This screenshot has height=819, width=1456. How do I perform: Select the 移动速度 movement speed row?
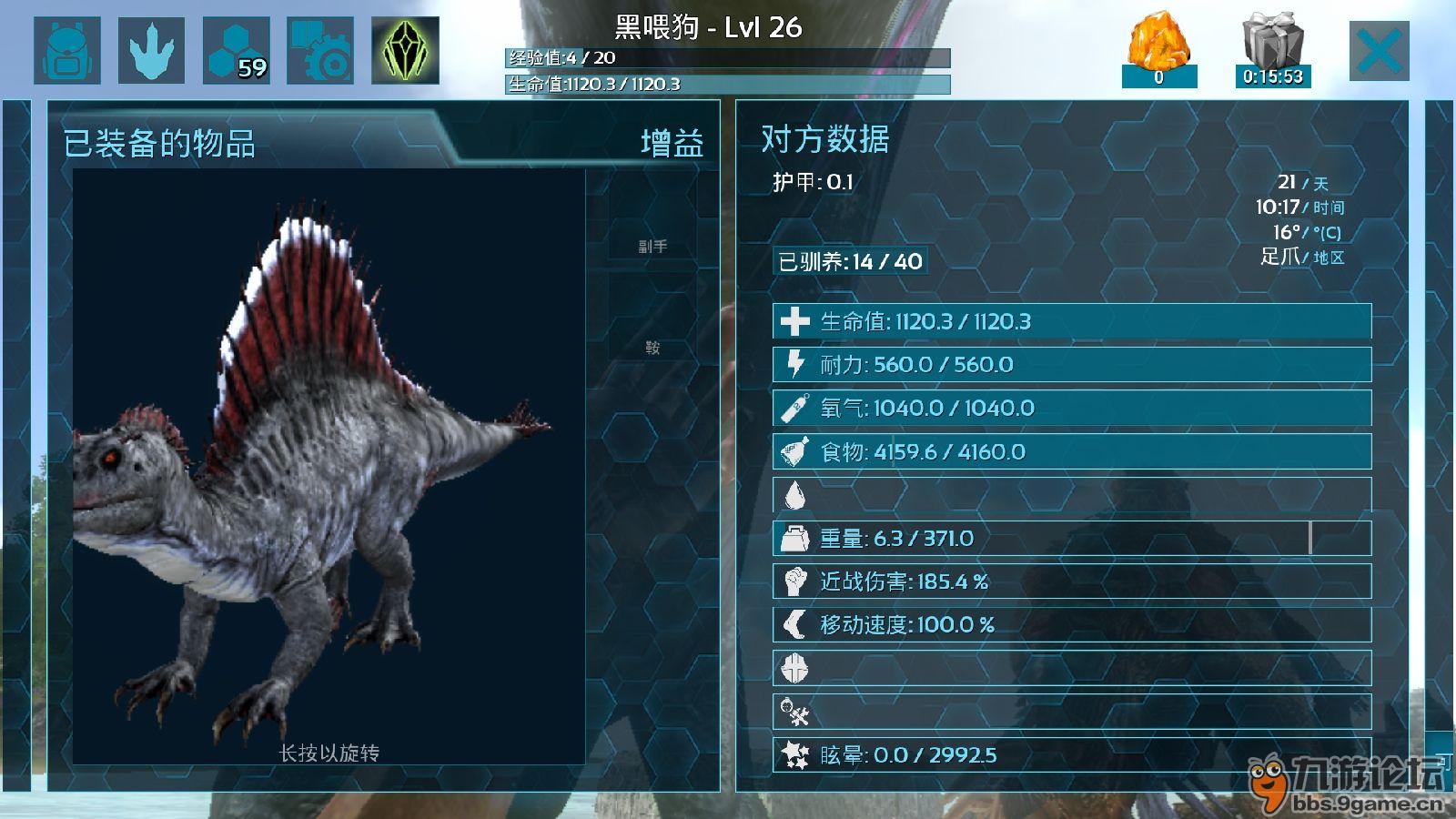tap(1071, 625)
